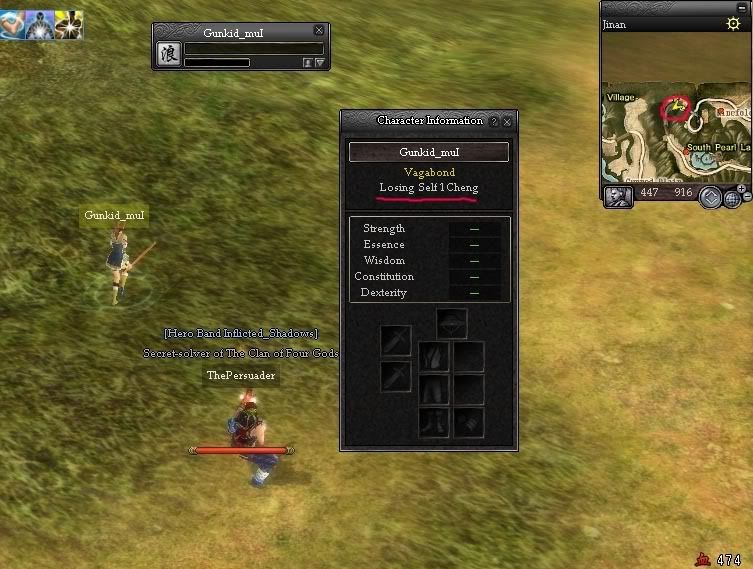Click the Chinese character badge on target frame

coord(168,54)
